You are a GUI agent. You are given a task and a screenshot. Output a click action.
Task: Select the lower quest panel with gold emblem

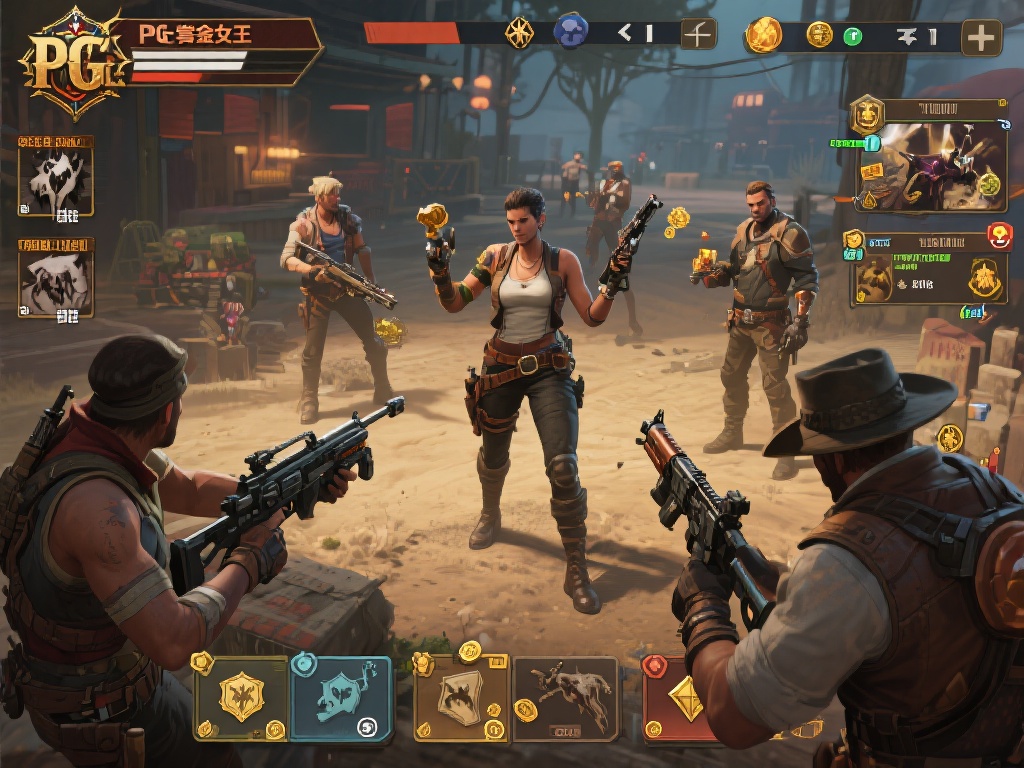tap(925, 276)
